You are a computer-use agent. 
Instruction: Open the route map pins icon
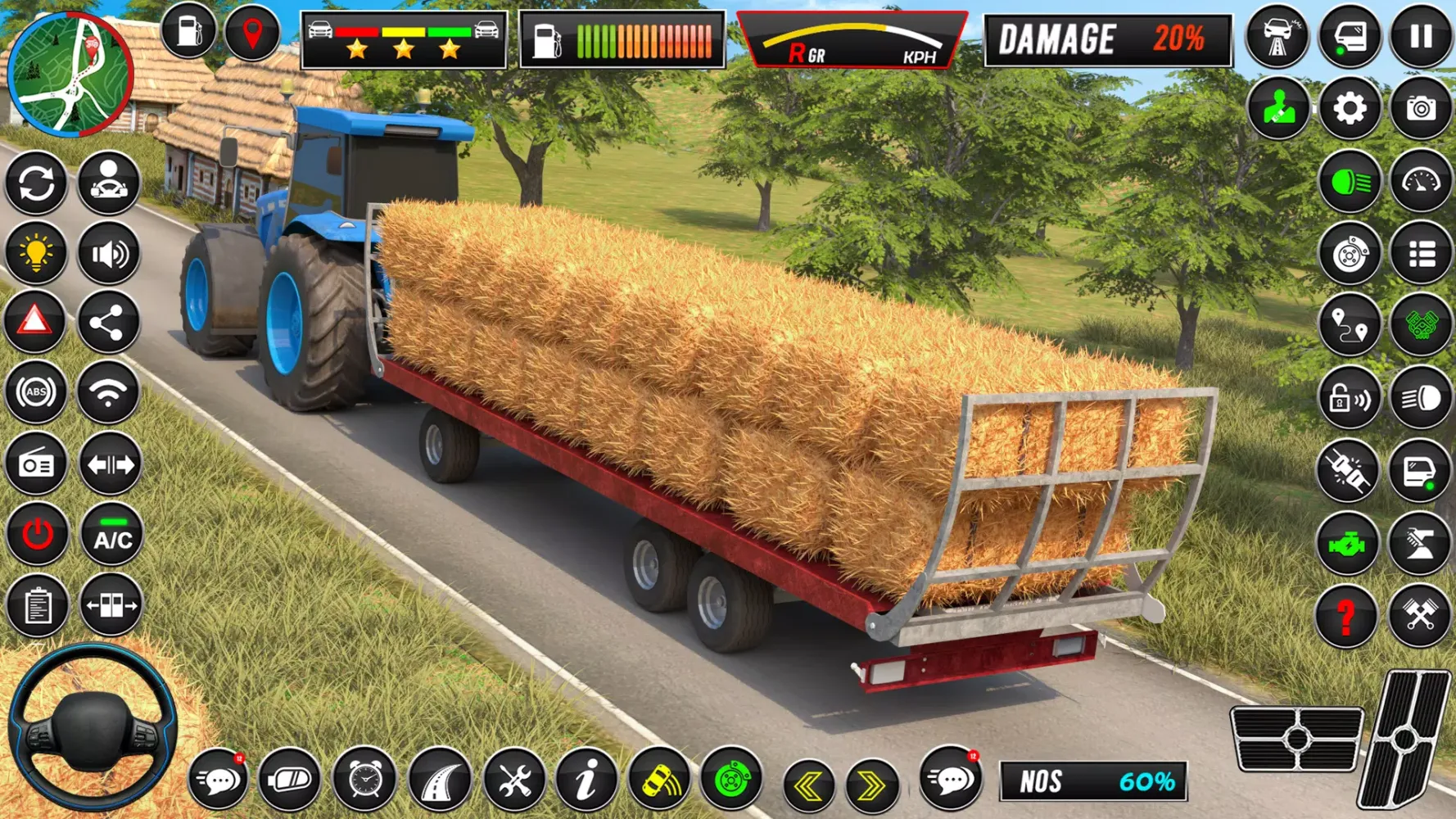point(1350,324)
